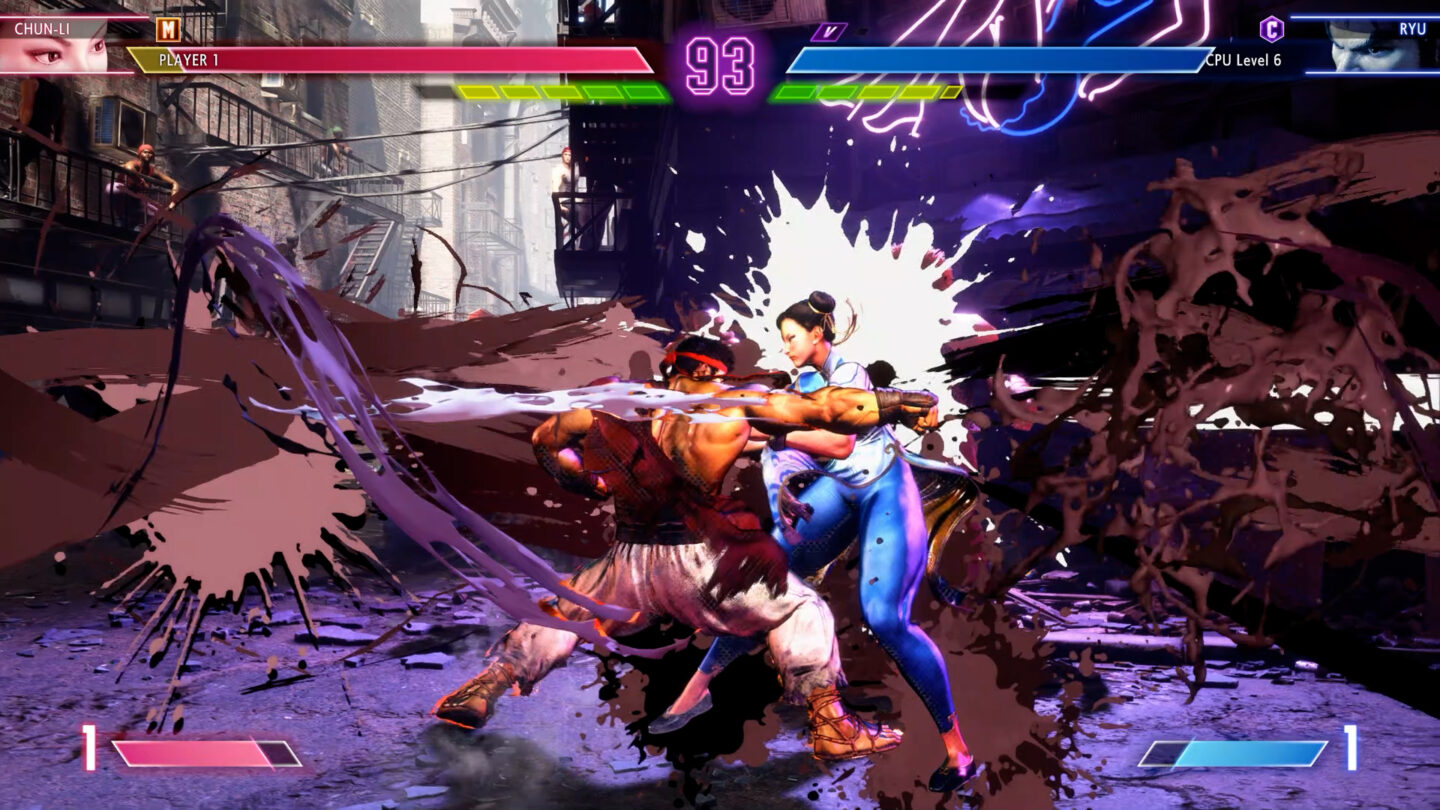Expand the PLAYER 1 name banner

pos(190,62)
